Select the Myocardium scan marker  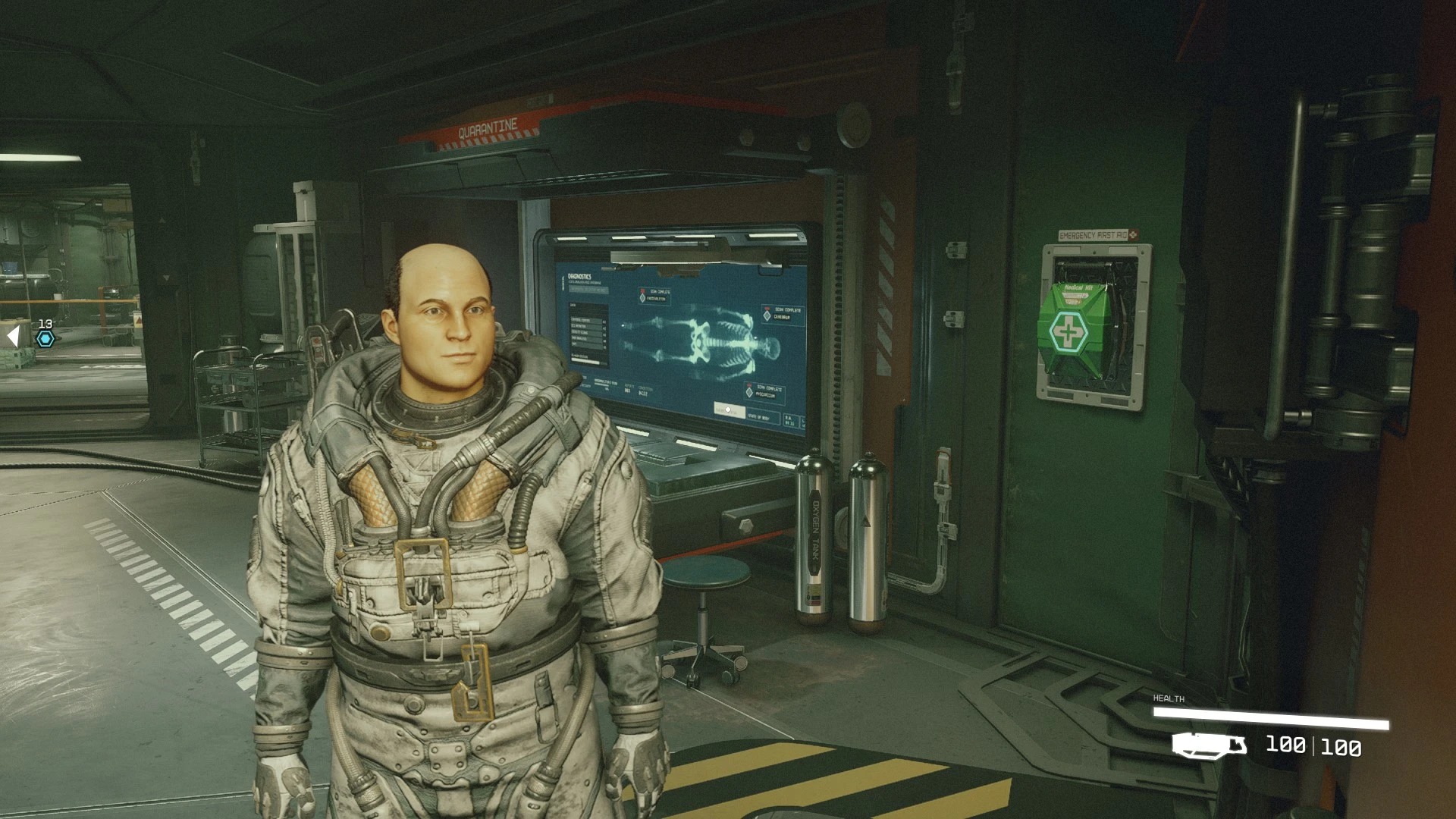pos(749,392)
